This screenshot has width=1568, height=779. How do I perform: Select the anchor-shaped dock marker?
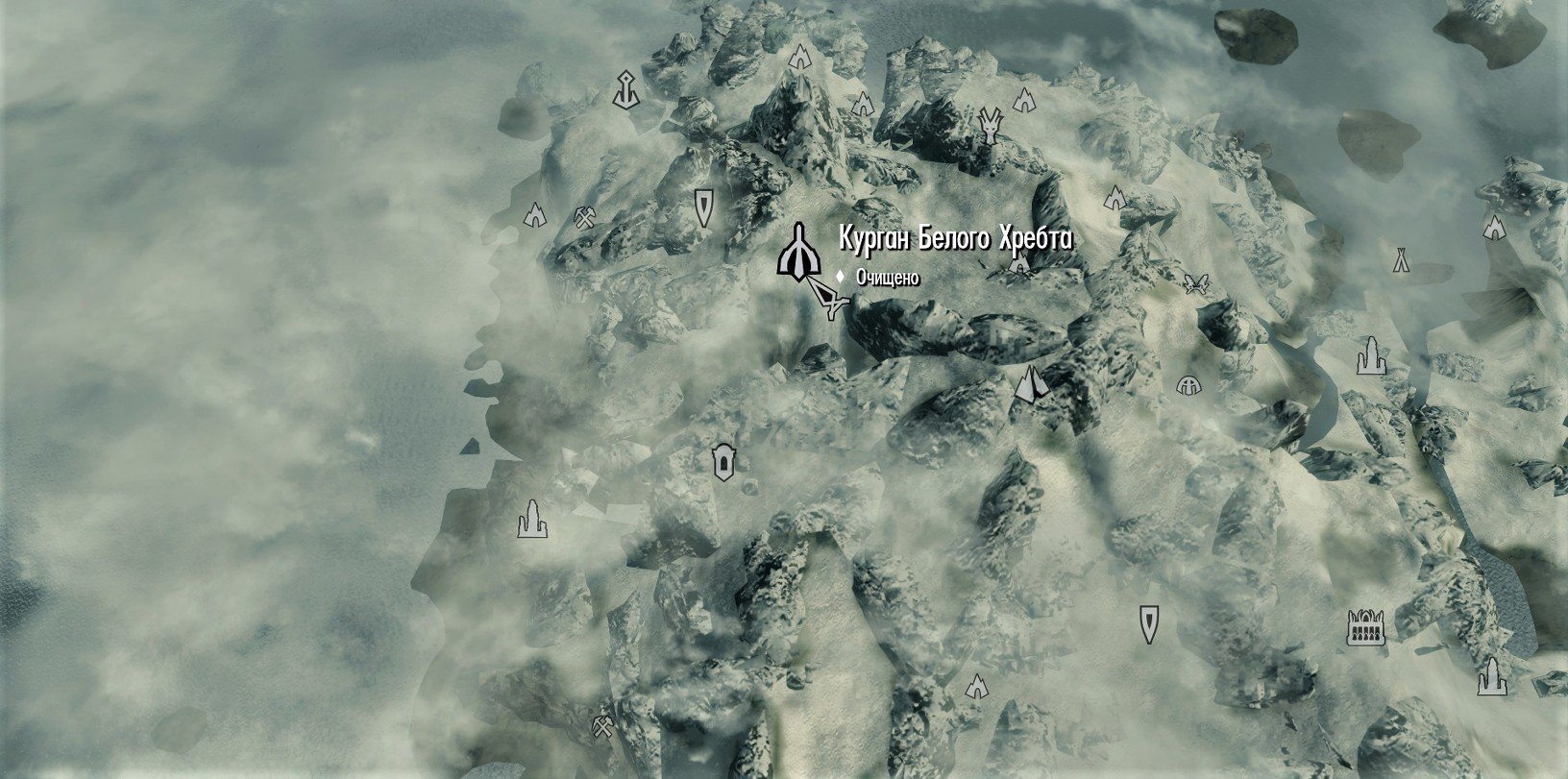[625, 88]
